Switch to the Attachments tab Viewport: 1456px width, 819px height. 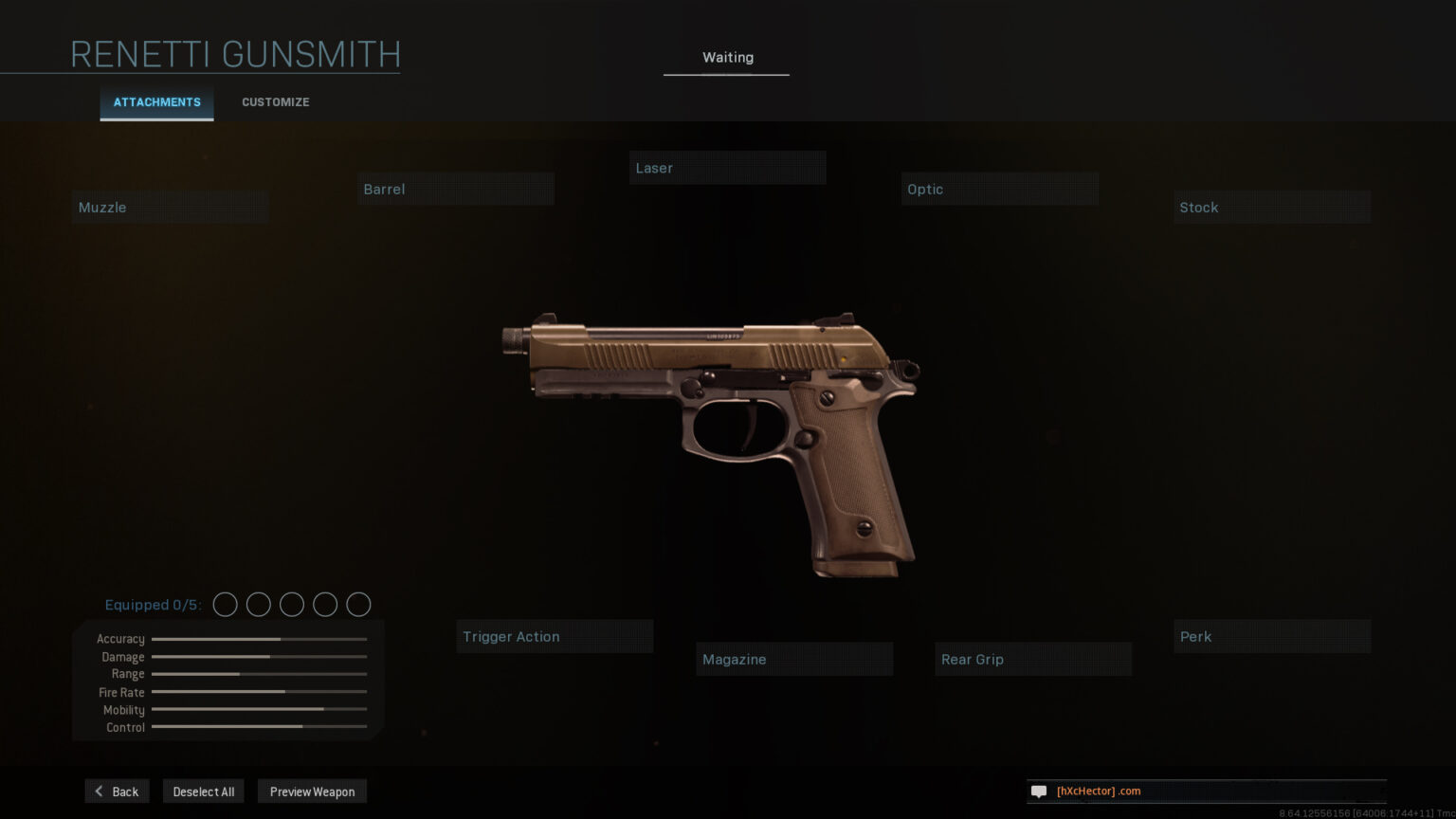pos(156,102)
